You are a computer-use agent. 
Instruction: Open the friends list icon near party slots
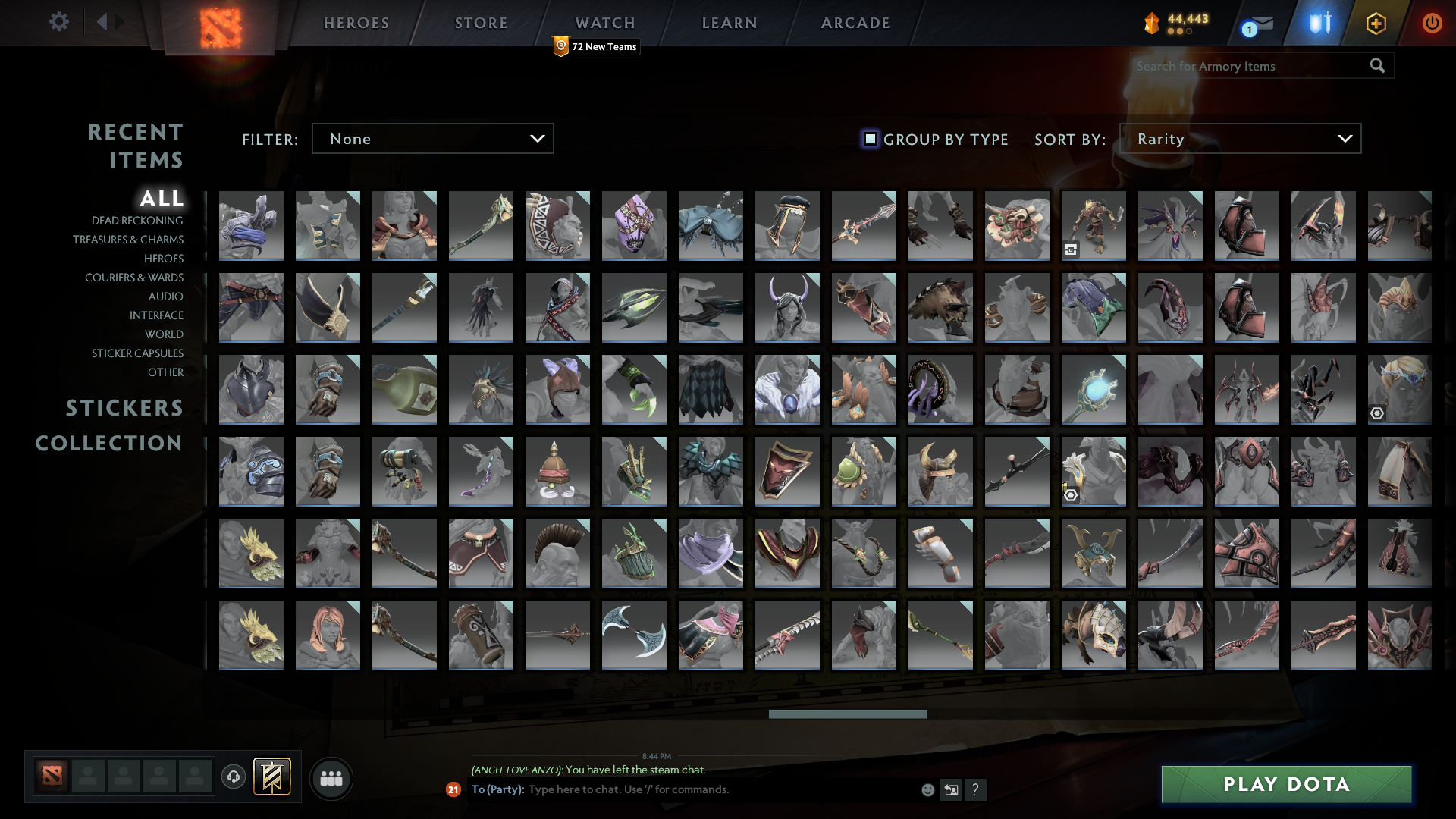pyautogui.click(x=331, y=778)
